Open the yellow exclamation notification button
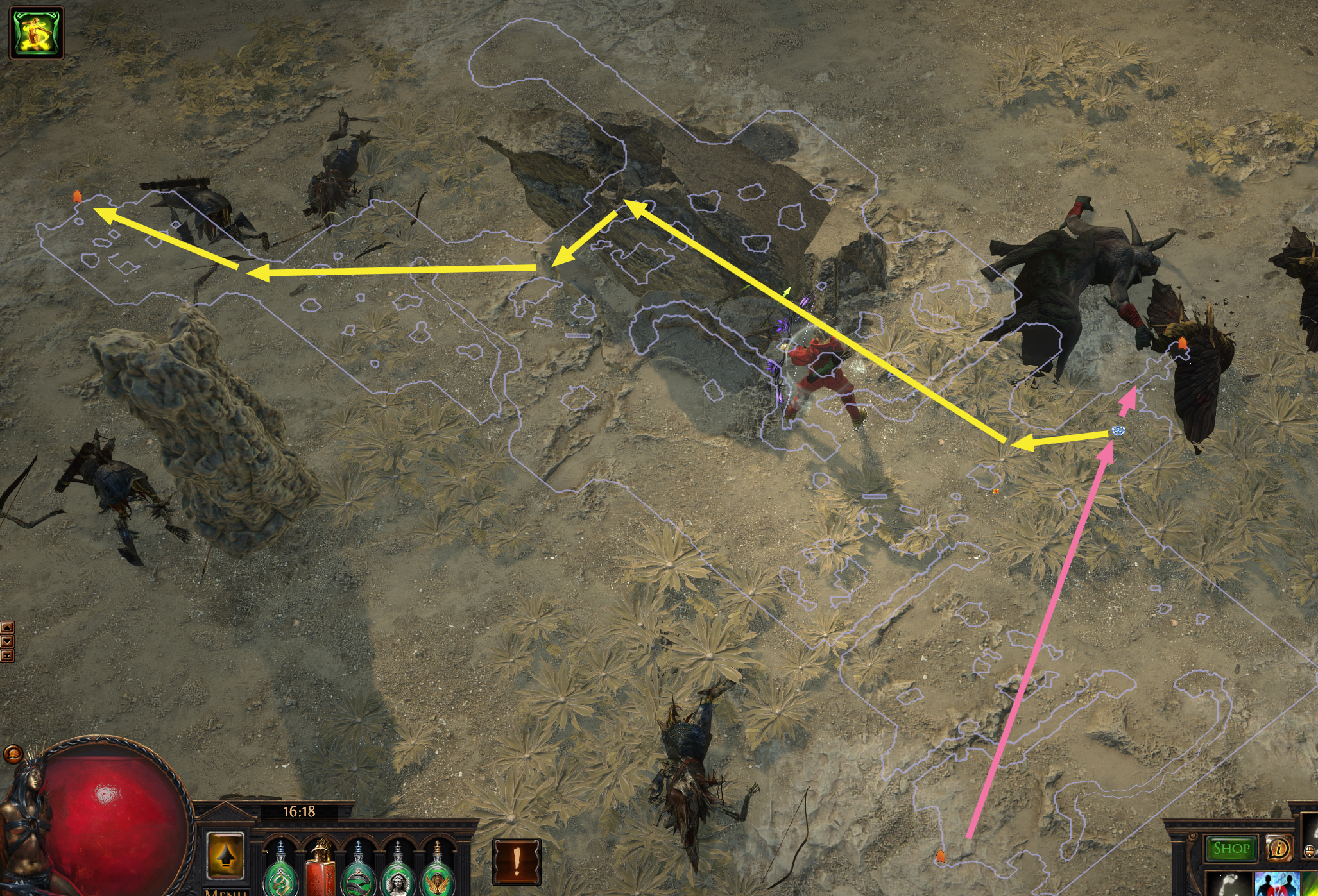1318x896 pixels. coord(517,861)
